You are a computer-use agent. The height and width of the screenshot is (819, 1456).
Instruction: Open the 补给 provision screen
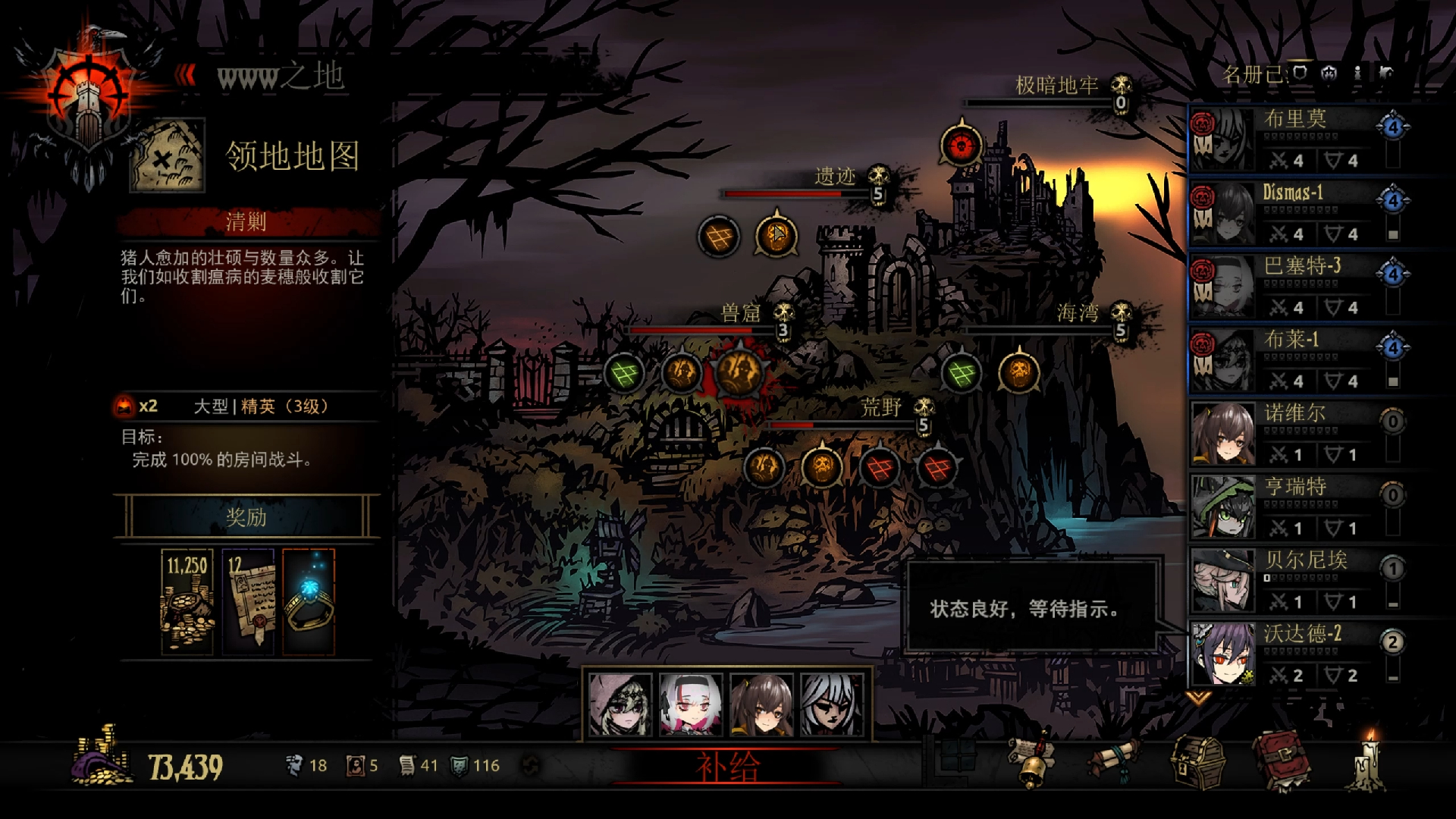[726, 767]
